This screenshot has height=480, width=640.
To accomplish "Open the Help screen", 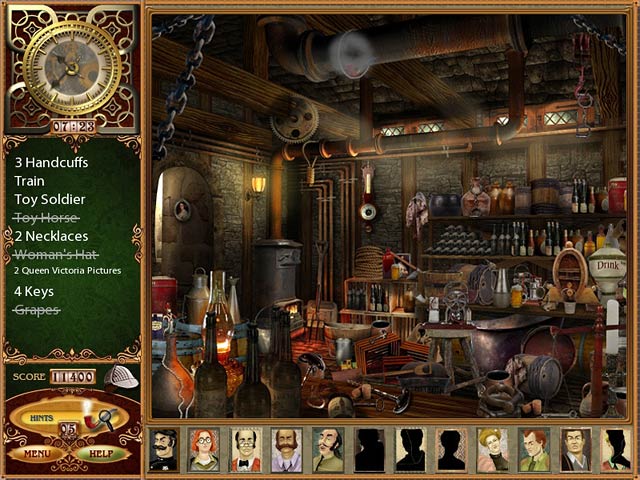I will (x=102, y=453).
